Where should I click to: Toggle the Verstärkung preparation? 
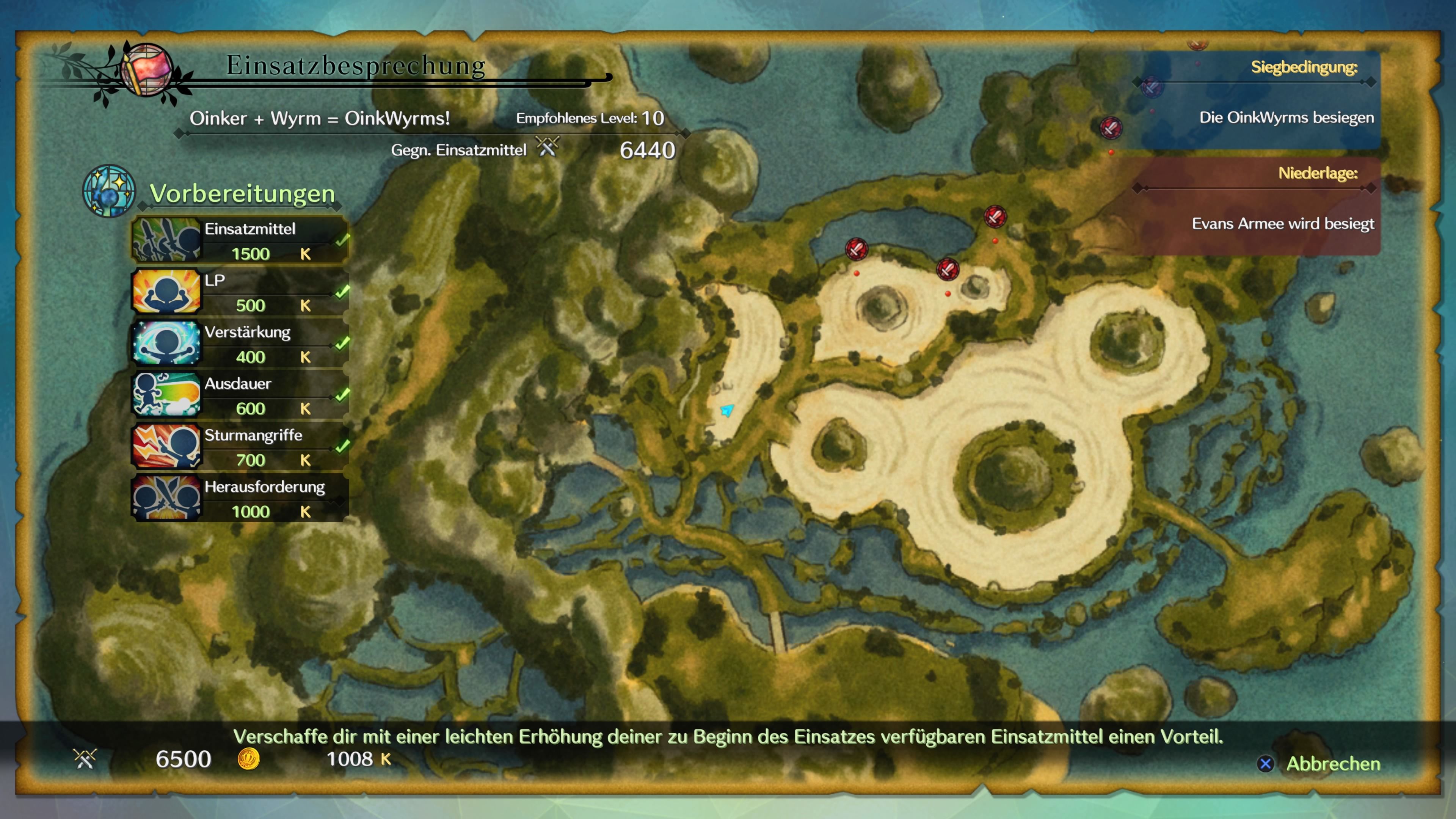(240, 344)
